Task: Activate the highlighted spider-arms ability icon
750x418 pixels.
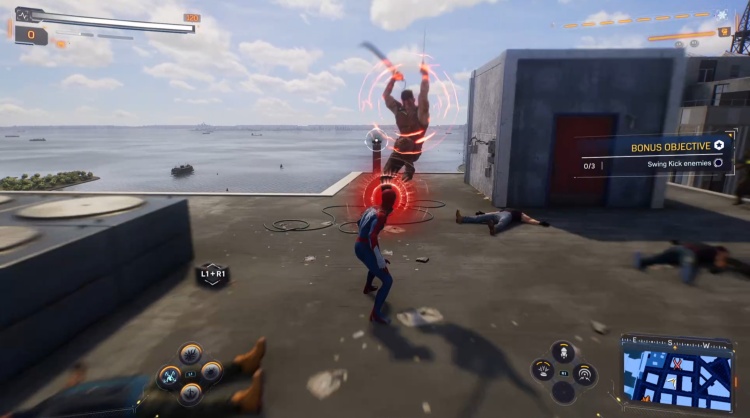Action: coord(169,375)
